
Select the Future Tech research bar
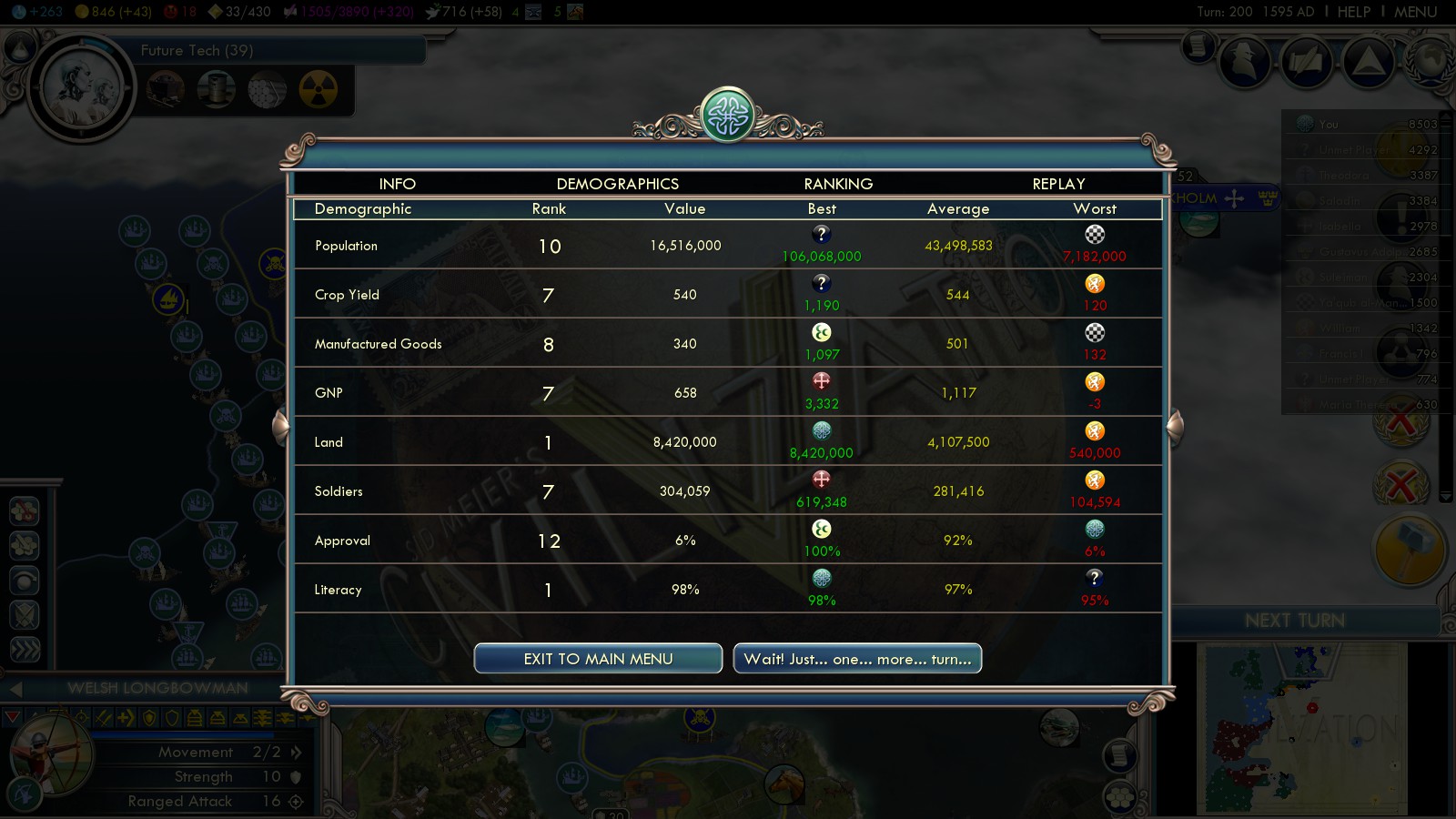point(273,51)
